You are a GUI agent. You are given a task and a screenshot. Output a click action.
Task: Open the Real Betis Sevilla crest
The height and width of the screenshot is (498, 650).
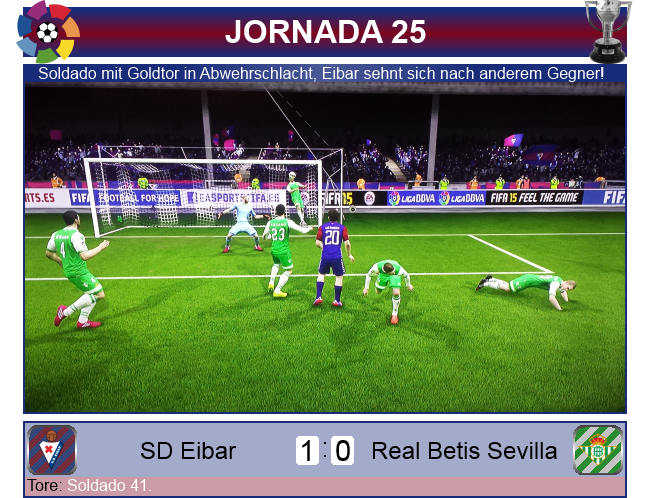point(597,450)
